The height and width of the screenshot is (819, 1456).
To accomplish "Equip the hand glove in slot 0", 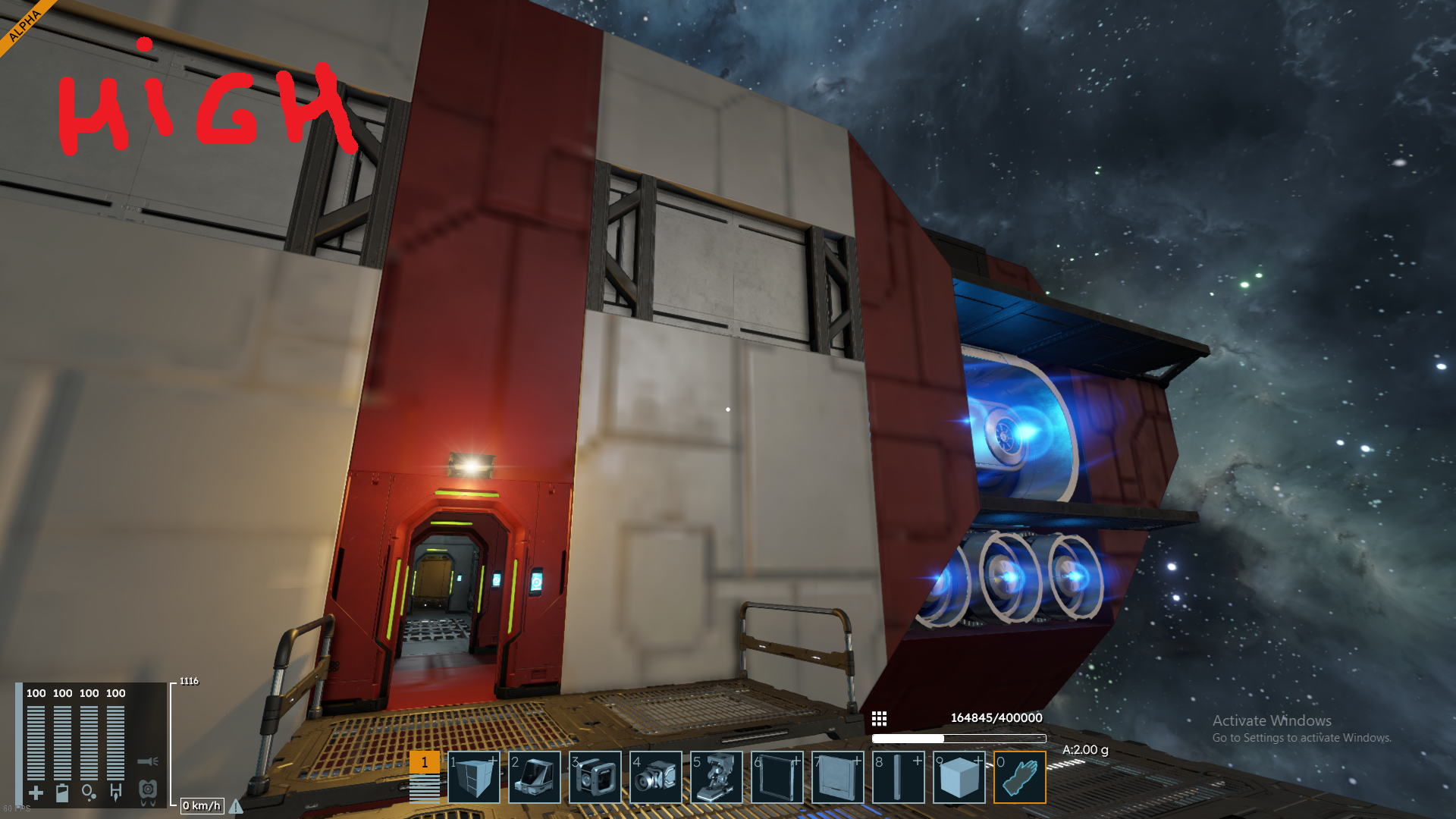I will click(1020, 777).
